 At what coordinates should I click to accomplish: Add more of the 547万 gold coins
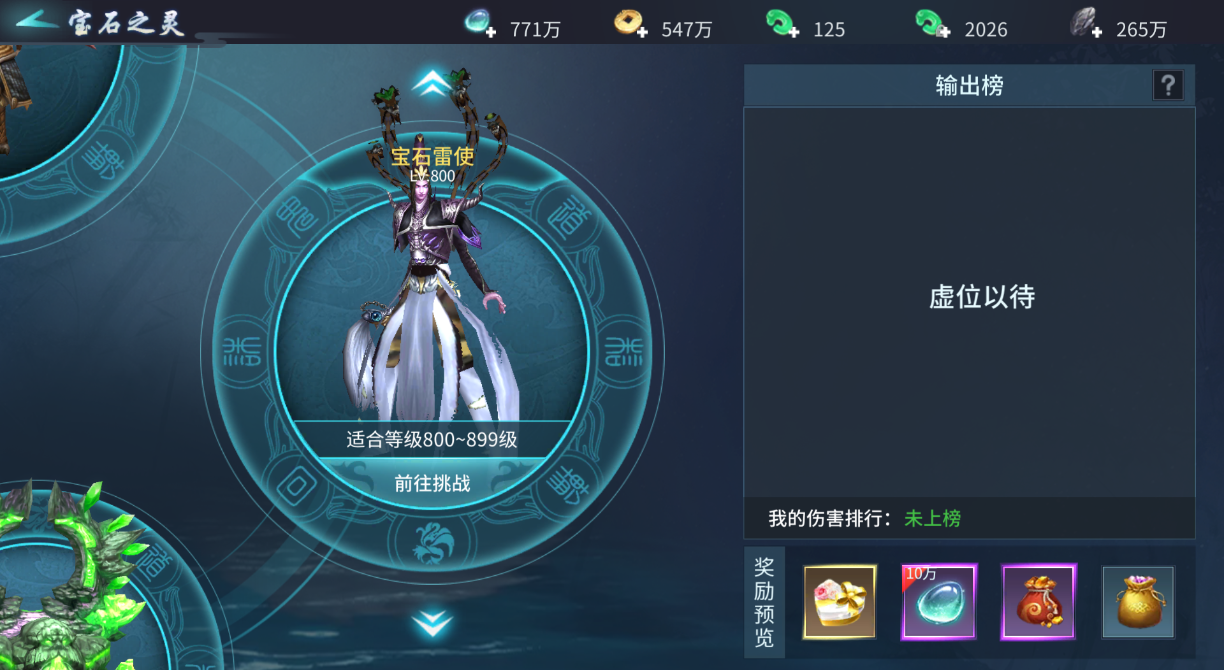coord(632,24)
